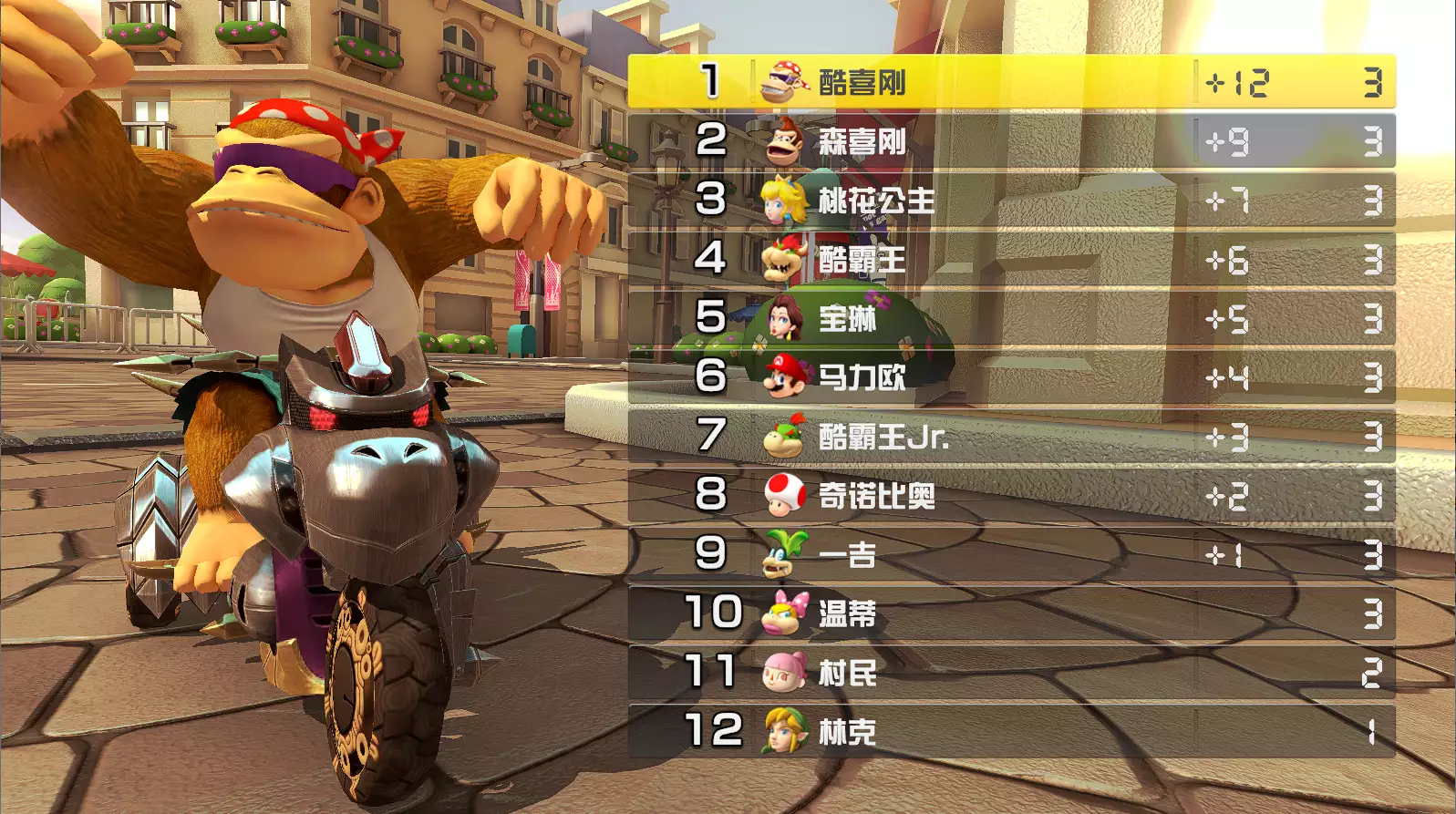
Task: Choose the 酷霸王Jr. row
Action: (x=1010, y=437)
